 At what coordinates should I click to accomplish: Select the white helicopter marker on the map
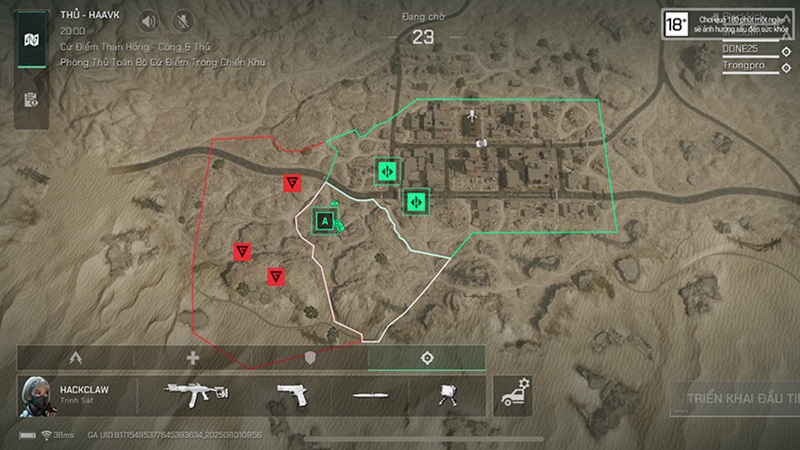(x=471, y=116)
